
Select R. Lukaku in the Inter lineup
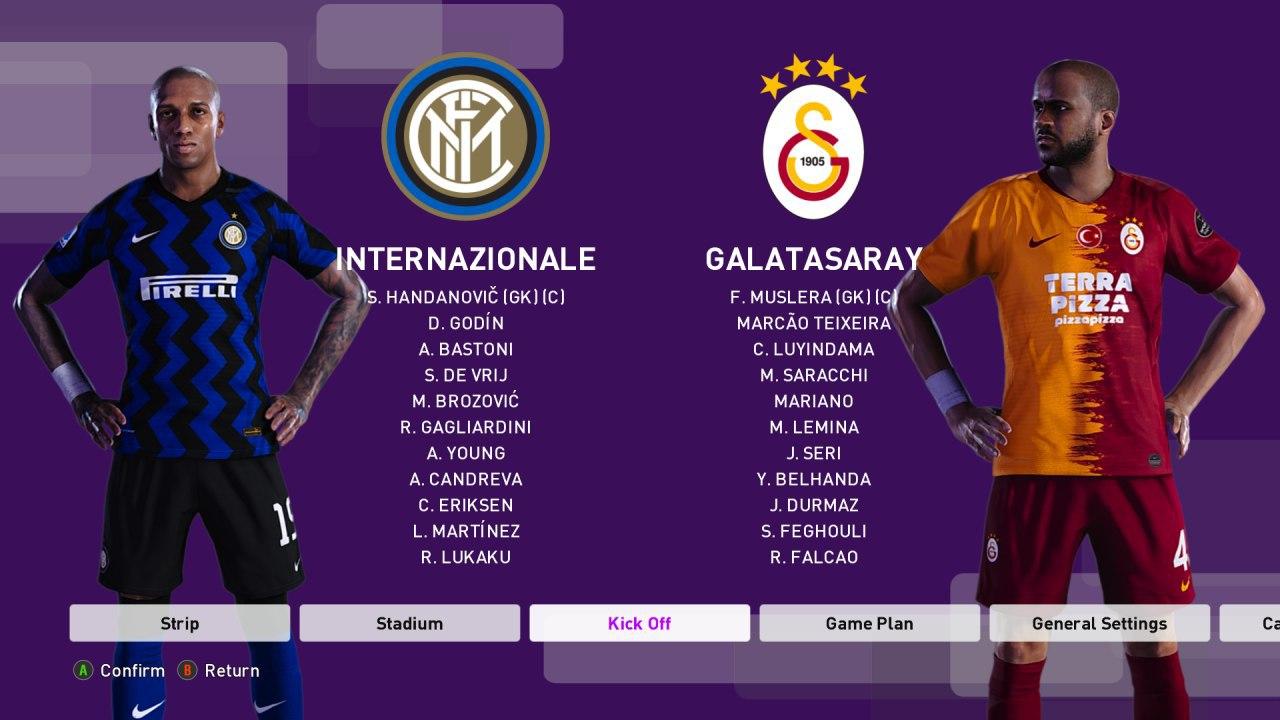[466, 558]
